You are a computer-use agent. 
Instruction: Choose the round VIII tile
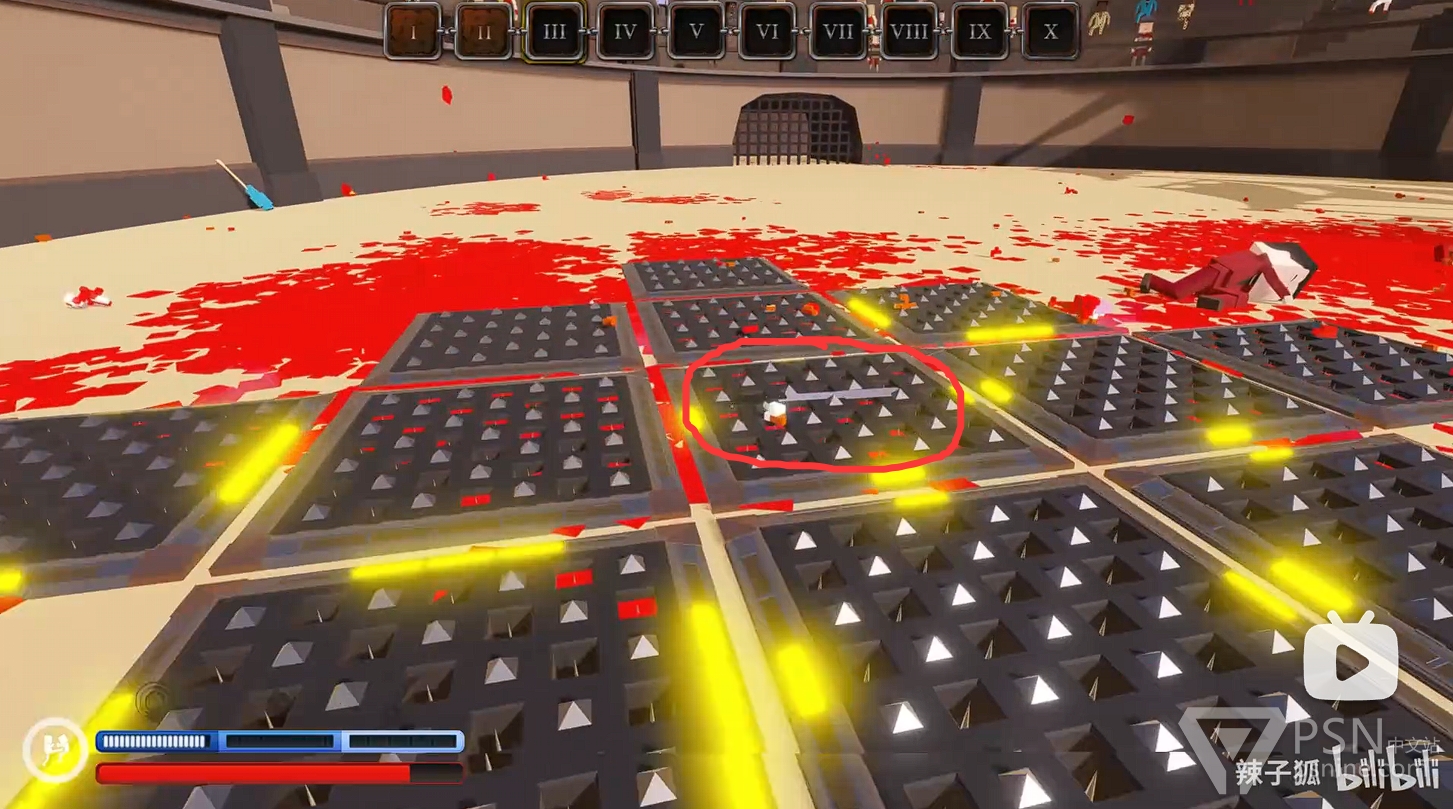click(x=909, y=31)
